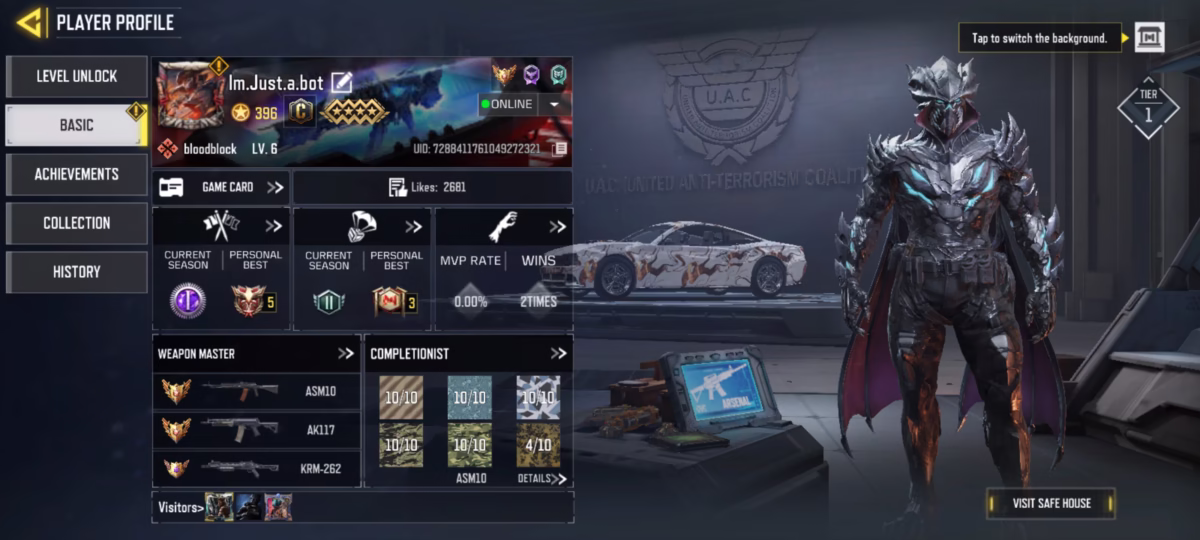
Task: Switch the profile background
Action: [x=1150, y=38]
